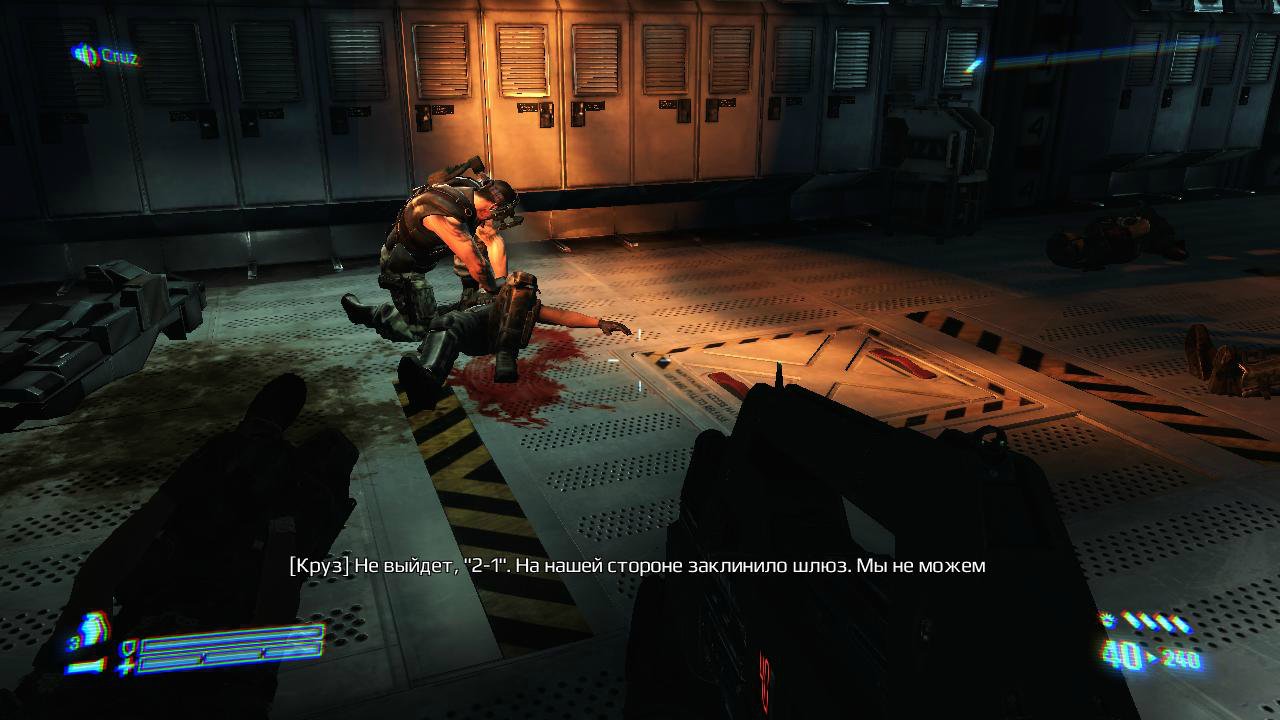Select the grenade burst icon above ammo
Image resolution: width=1280 pixels, height=720 pixels.
click(1107, 622)
